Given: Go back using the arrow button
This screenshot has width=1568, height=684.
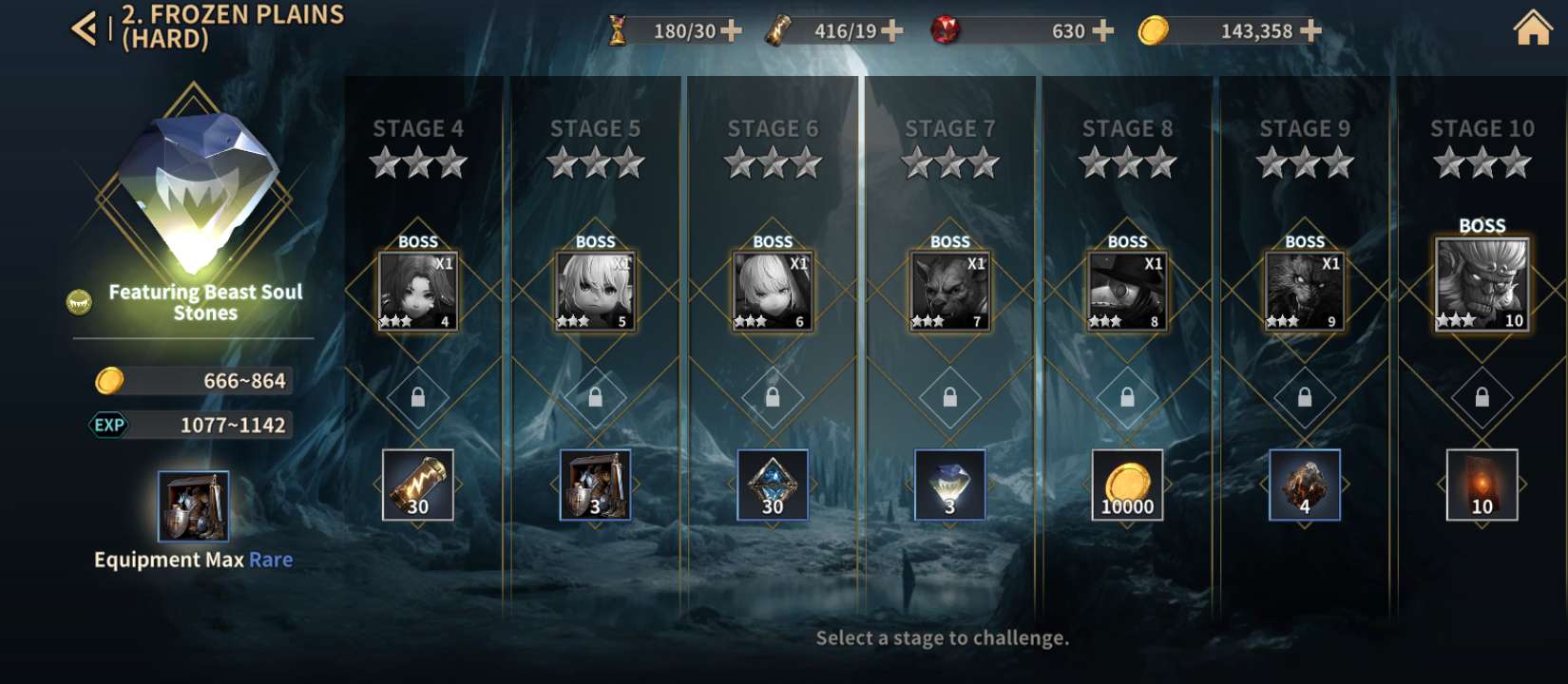Looking at the screenshot, I should click(x=84, y=28).
